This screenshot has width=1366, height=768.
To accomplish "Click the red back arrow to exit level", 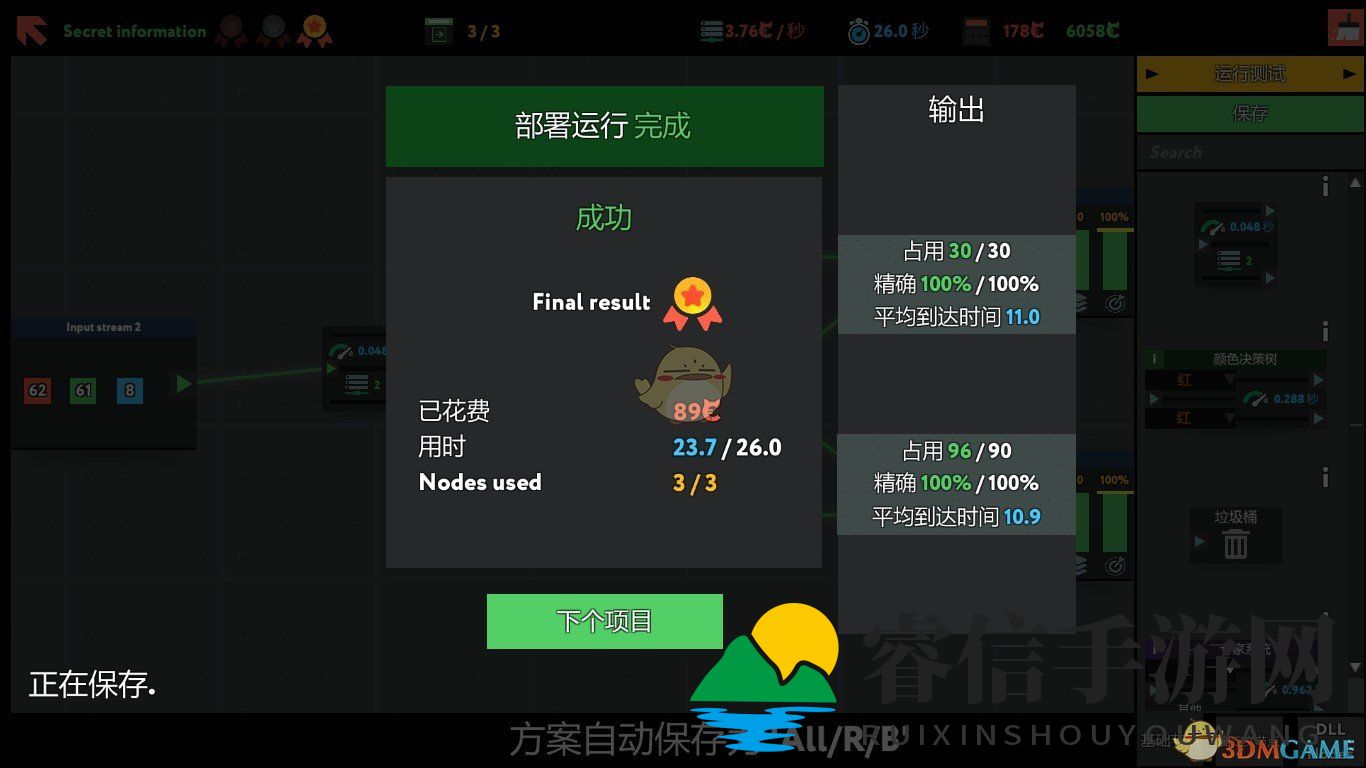I will coord(30,30).
